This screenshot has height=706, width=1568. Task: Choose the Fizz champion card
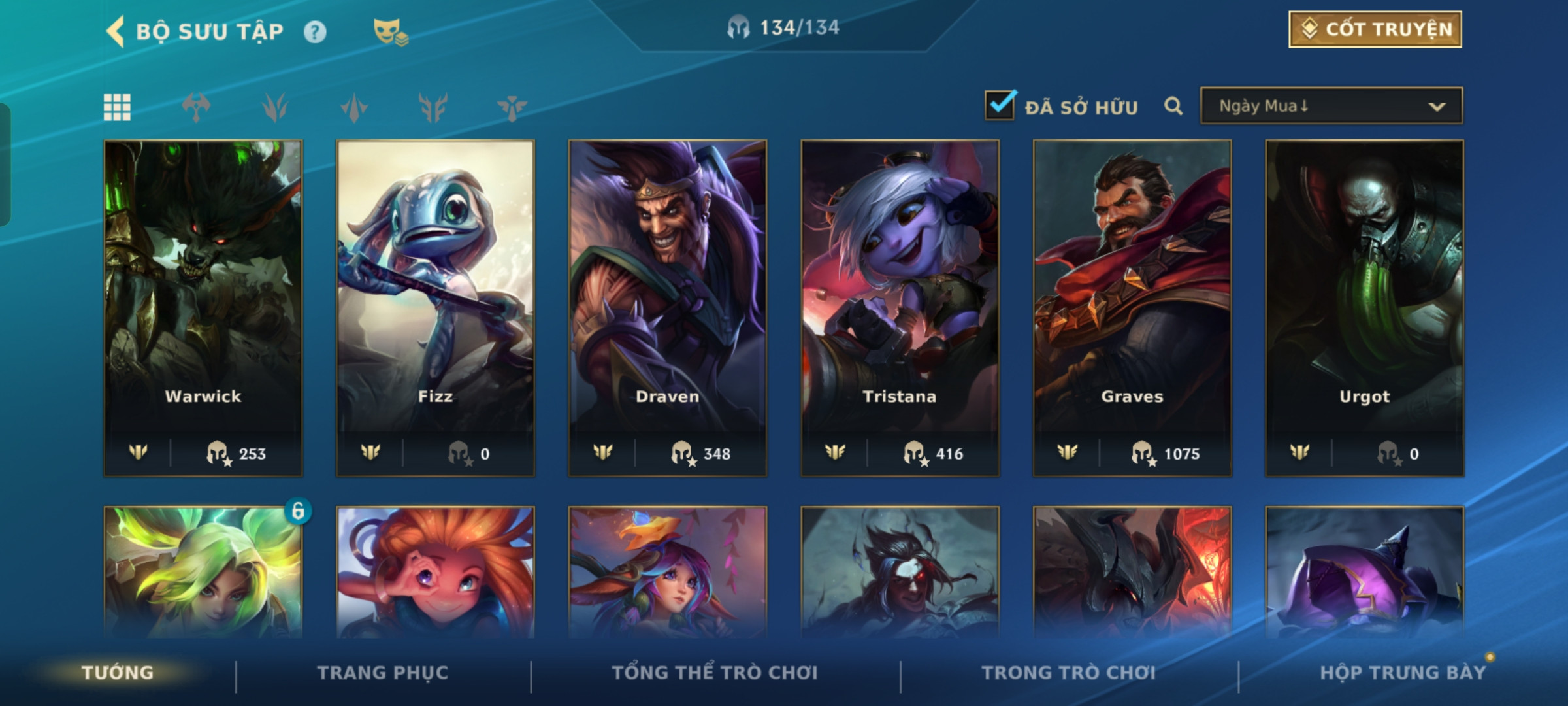pos(435,307)
